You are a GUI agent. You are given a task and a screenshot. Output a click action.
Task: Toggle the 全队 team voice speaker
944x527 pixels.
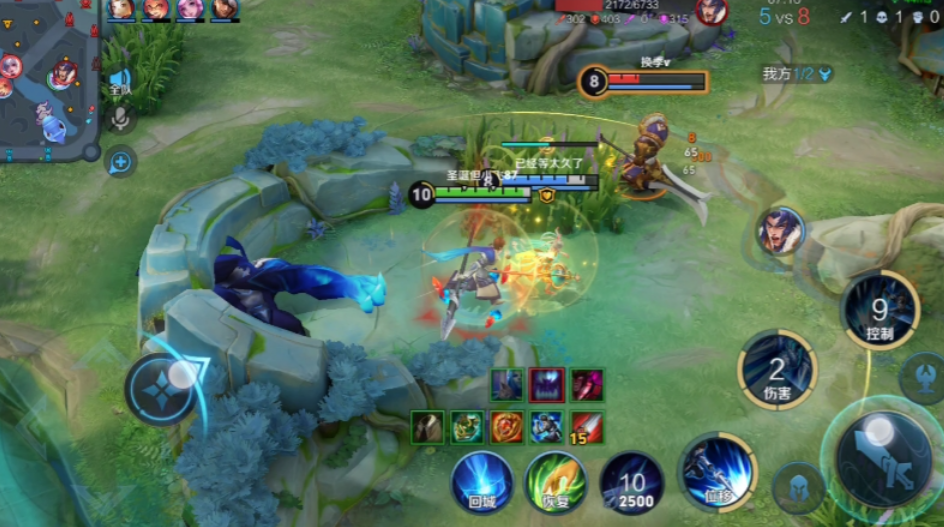point(120,82)
